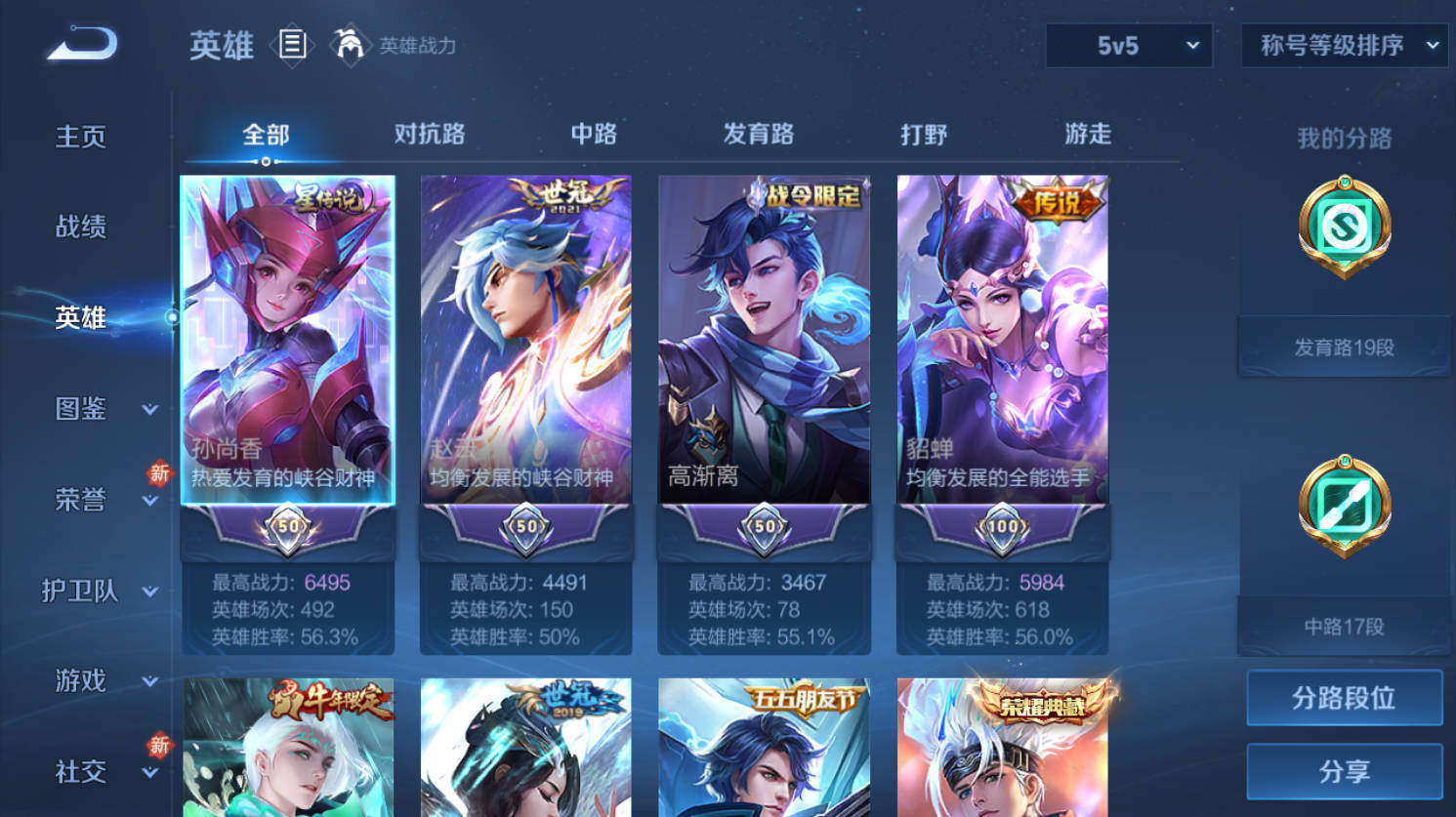
Task: Switch to the 对抗路 tab
Action: pos(430,134)
